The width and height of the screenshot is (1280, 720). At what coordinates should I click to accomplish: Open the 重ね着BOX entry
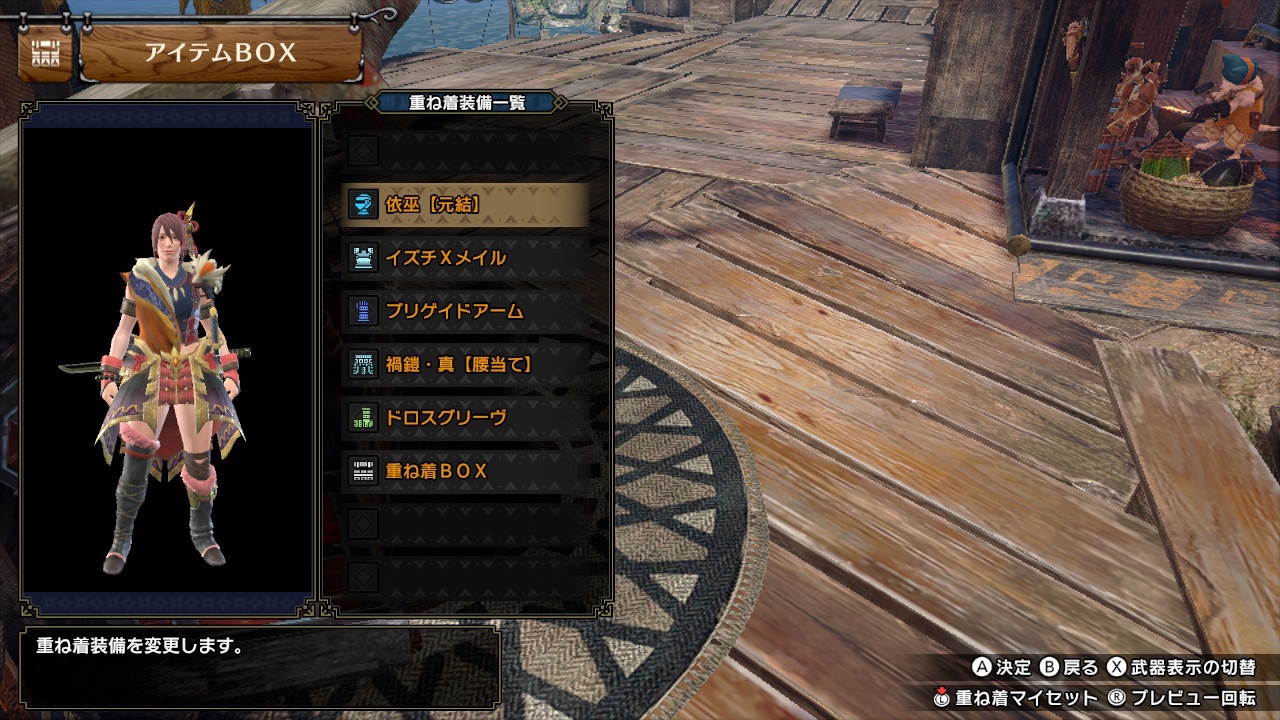coord(465,470)
